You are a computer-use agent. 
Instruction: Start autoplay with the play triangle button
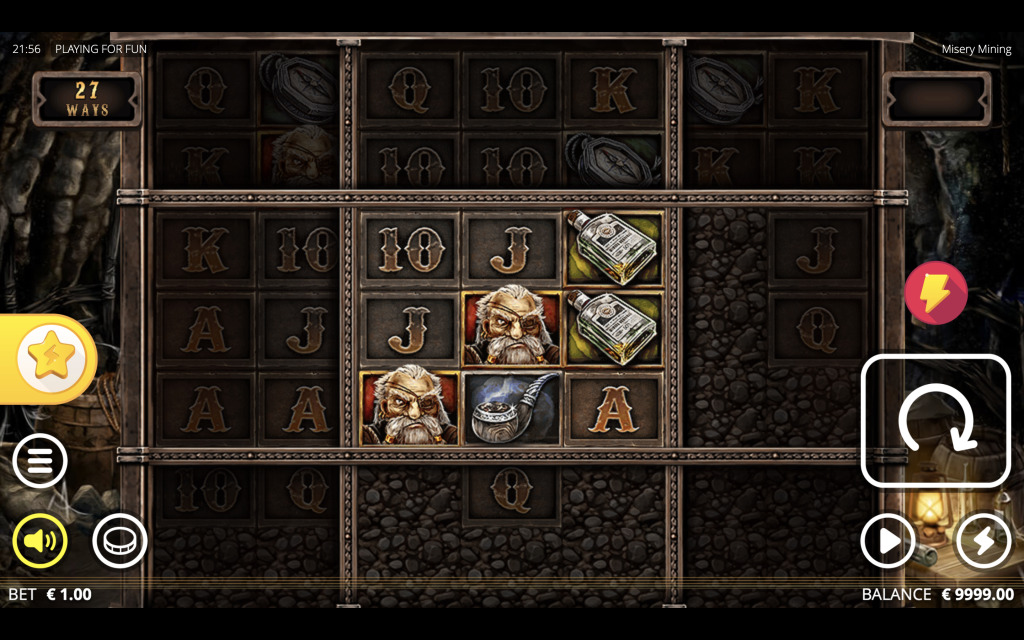(x=888, y=542)
